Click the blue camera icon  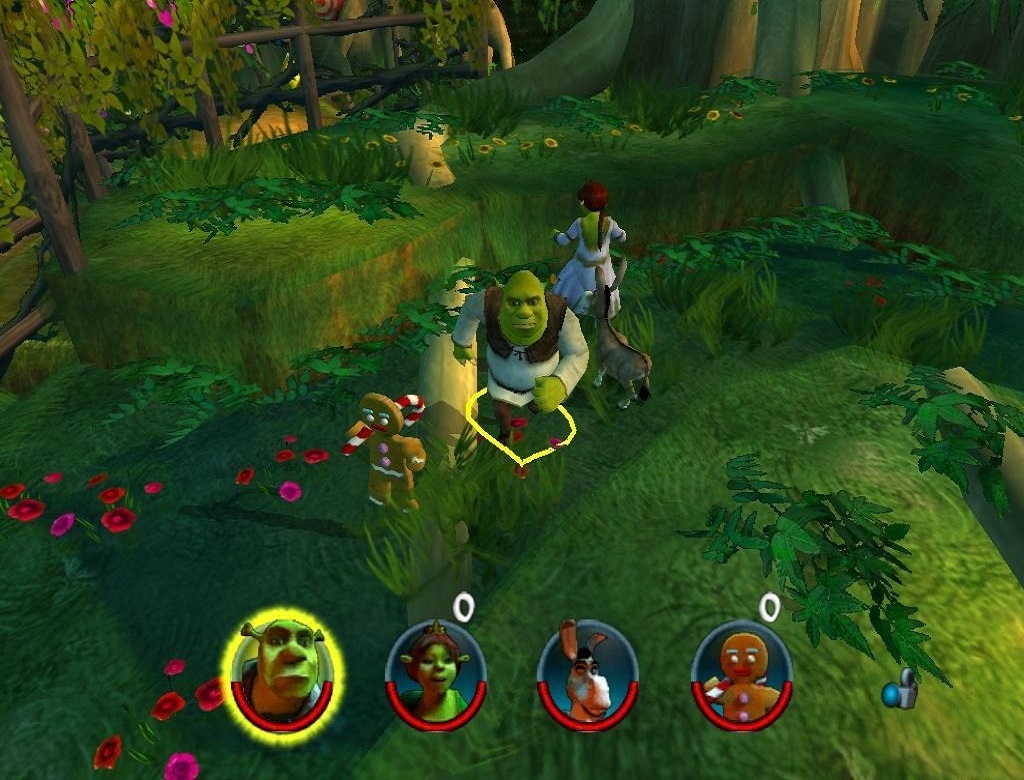tap(900, 689)
